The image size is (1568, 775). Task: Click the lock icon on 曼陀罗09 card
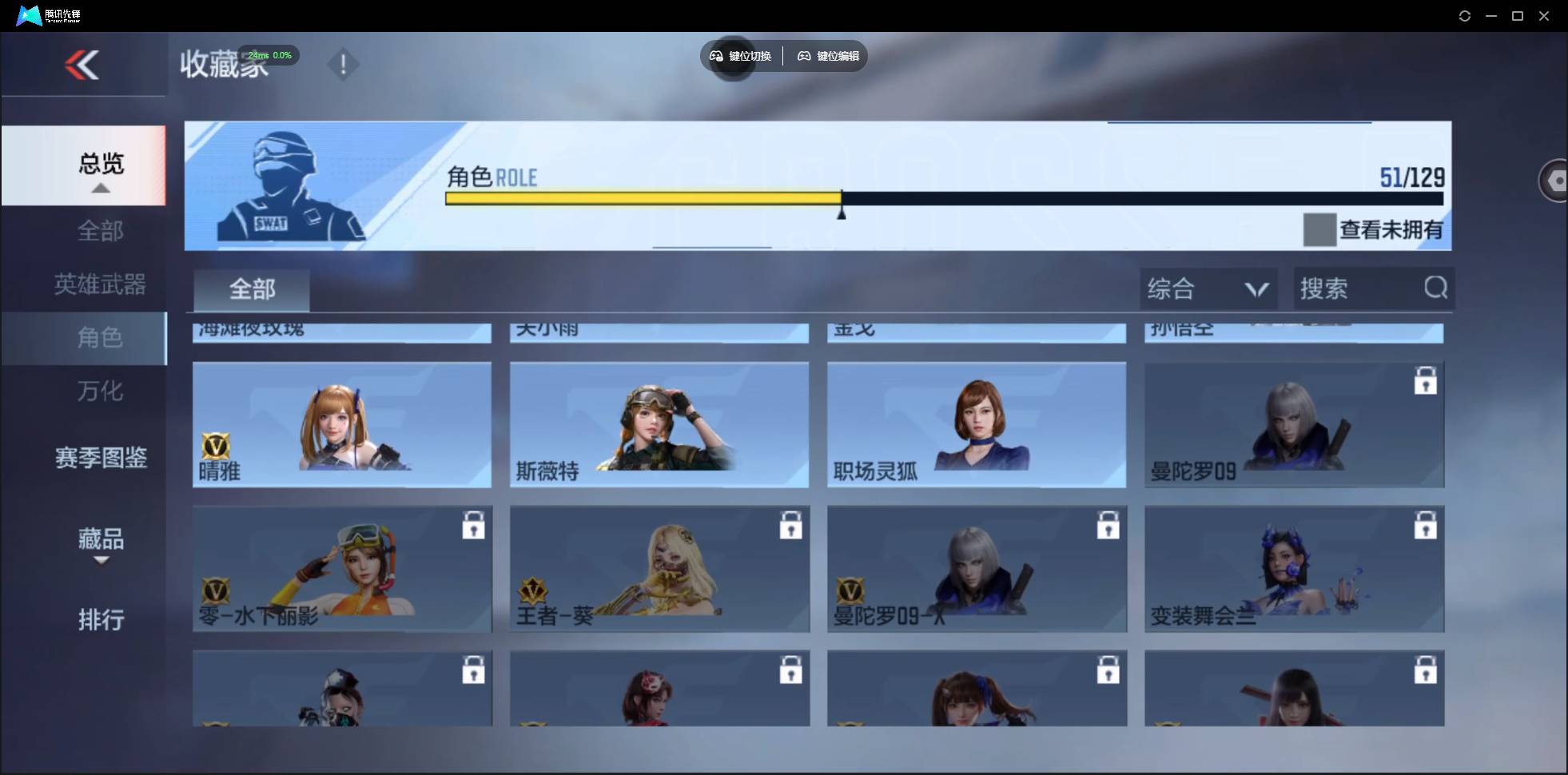tap(1427, 382)
